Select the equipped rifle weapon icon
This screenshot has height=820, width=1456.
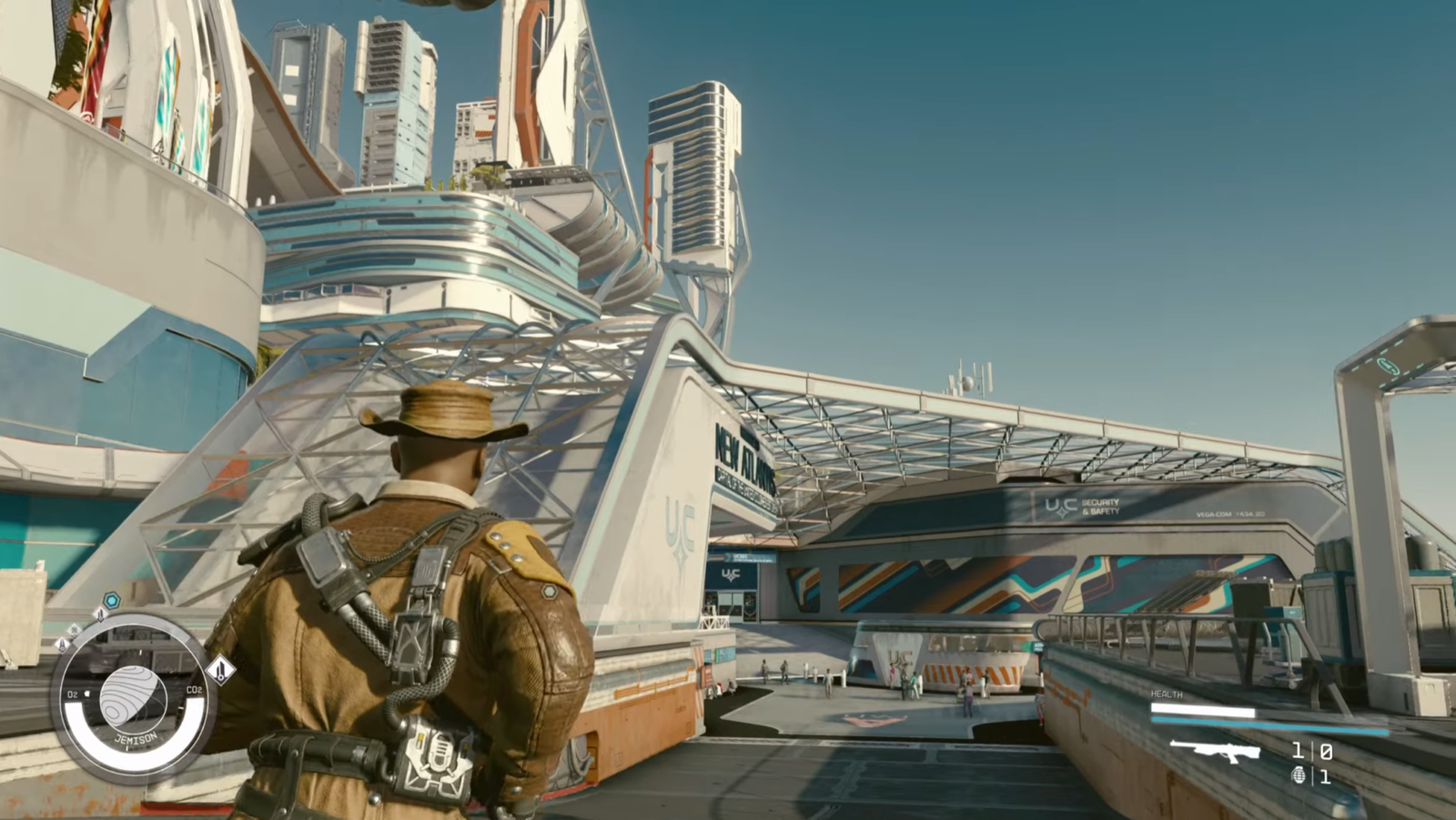1215,751
